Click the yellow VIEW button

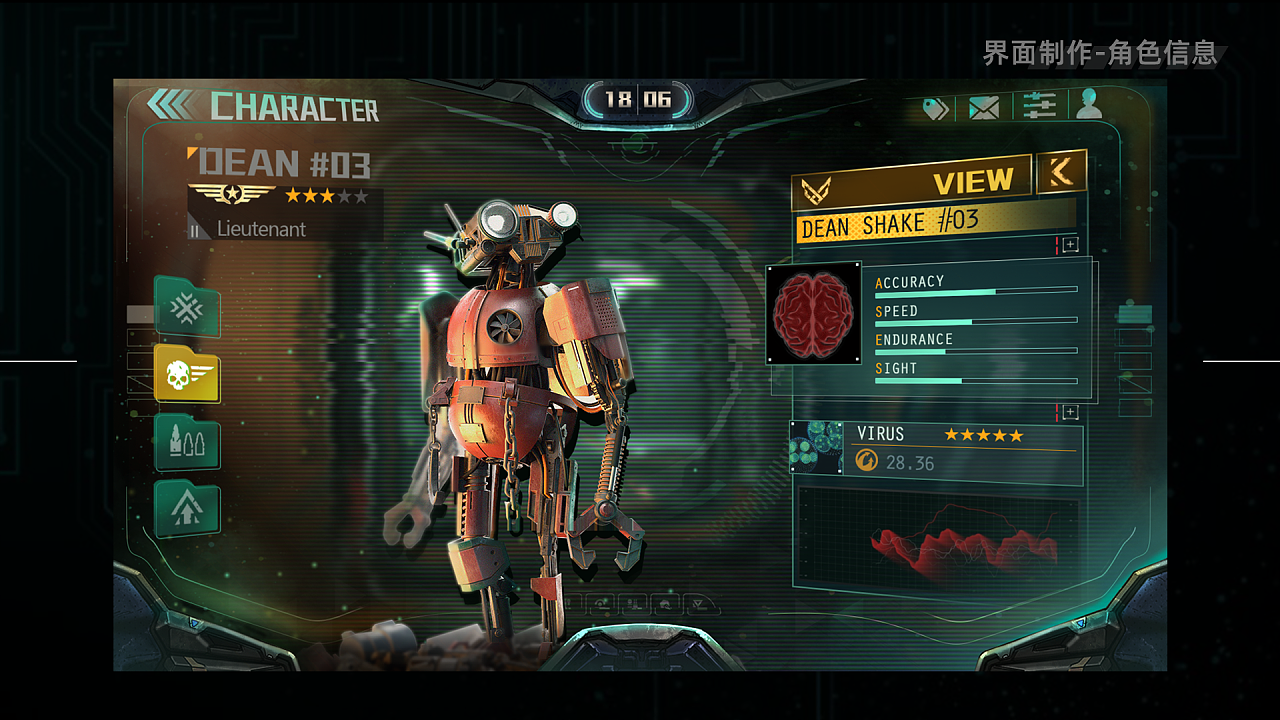tap(912, 182)
